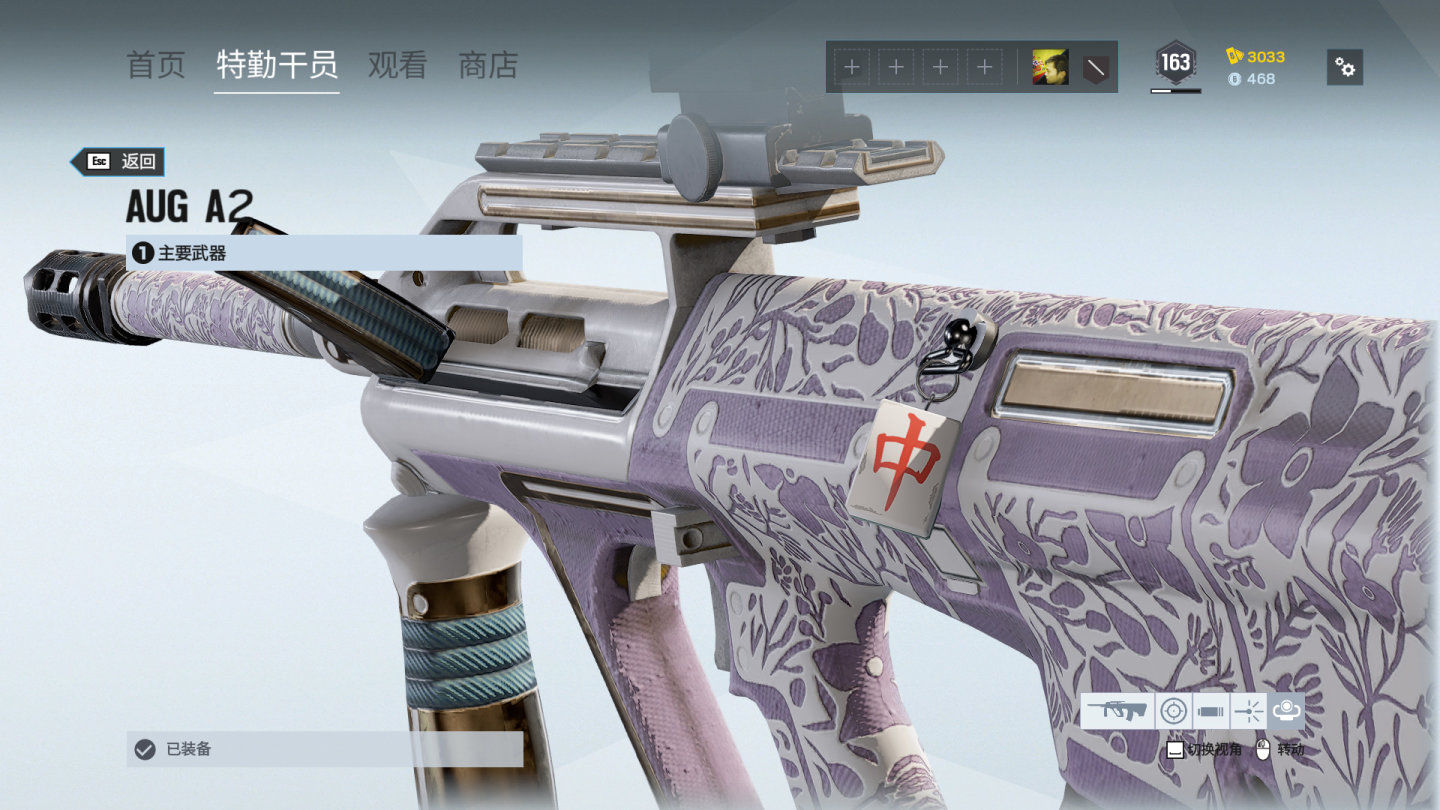Viewport: 1440px width, 810px height.
Task: Open the barrel attachment category
Action: [x=1211, y=711]
